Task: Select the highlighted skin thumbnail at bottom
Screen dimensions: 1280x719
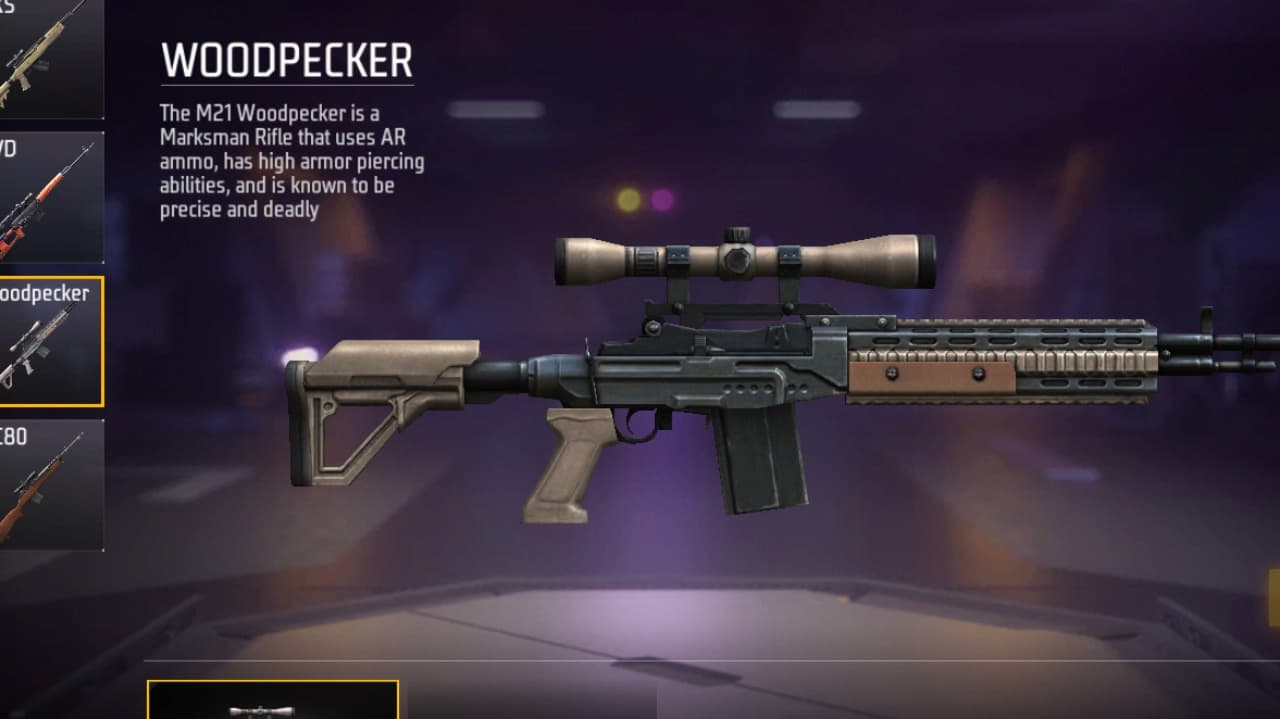Action: [x=273, y=701]
